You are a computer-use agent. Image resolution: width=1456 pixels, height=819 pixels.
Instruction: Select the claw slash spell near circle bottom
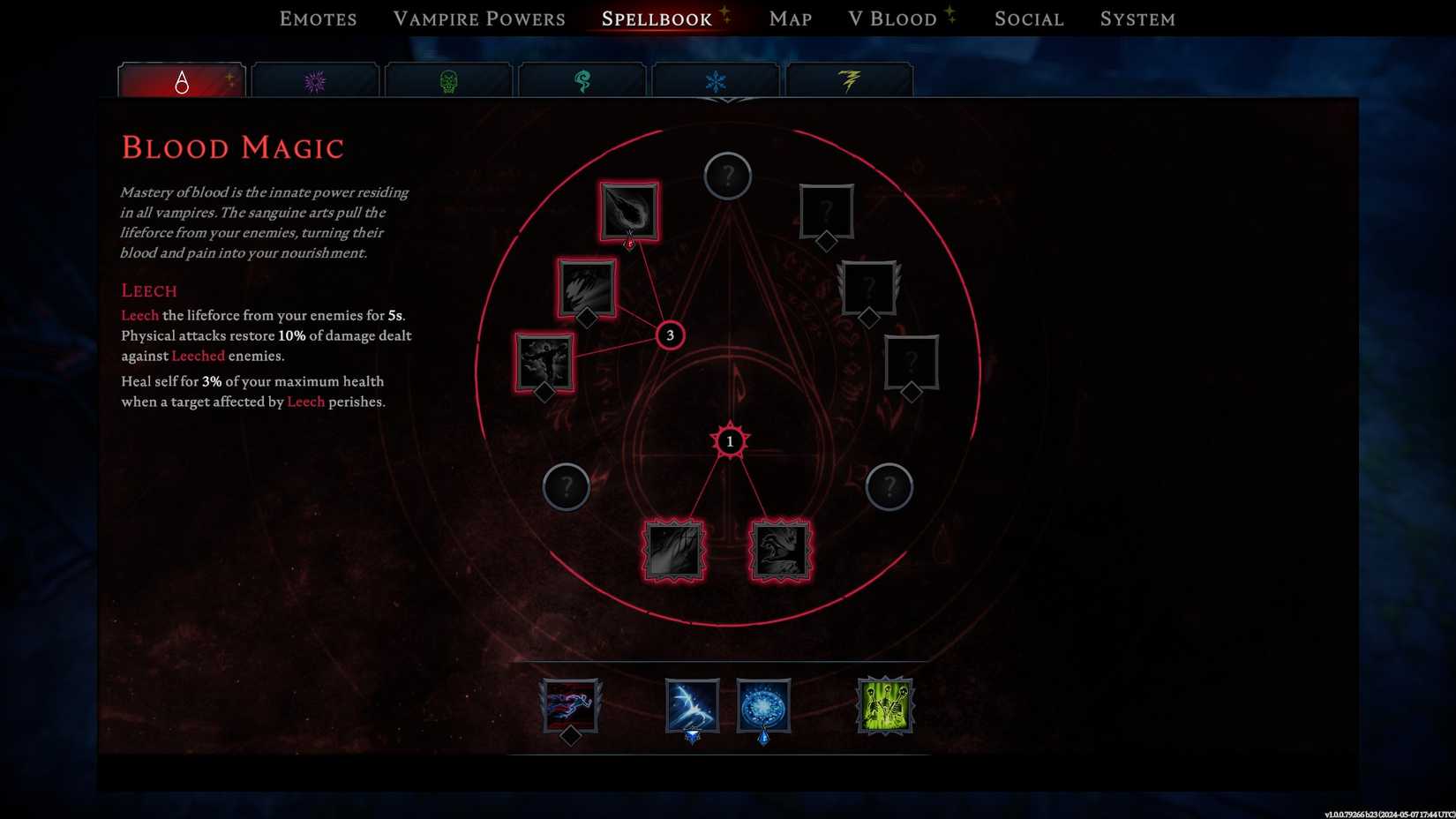coord(673,551)
